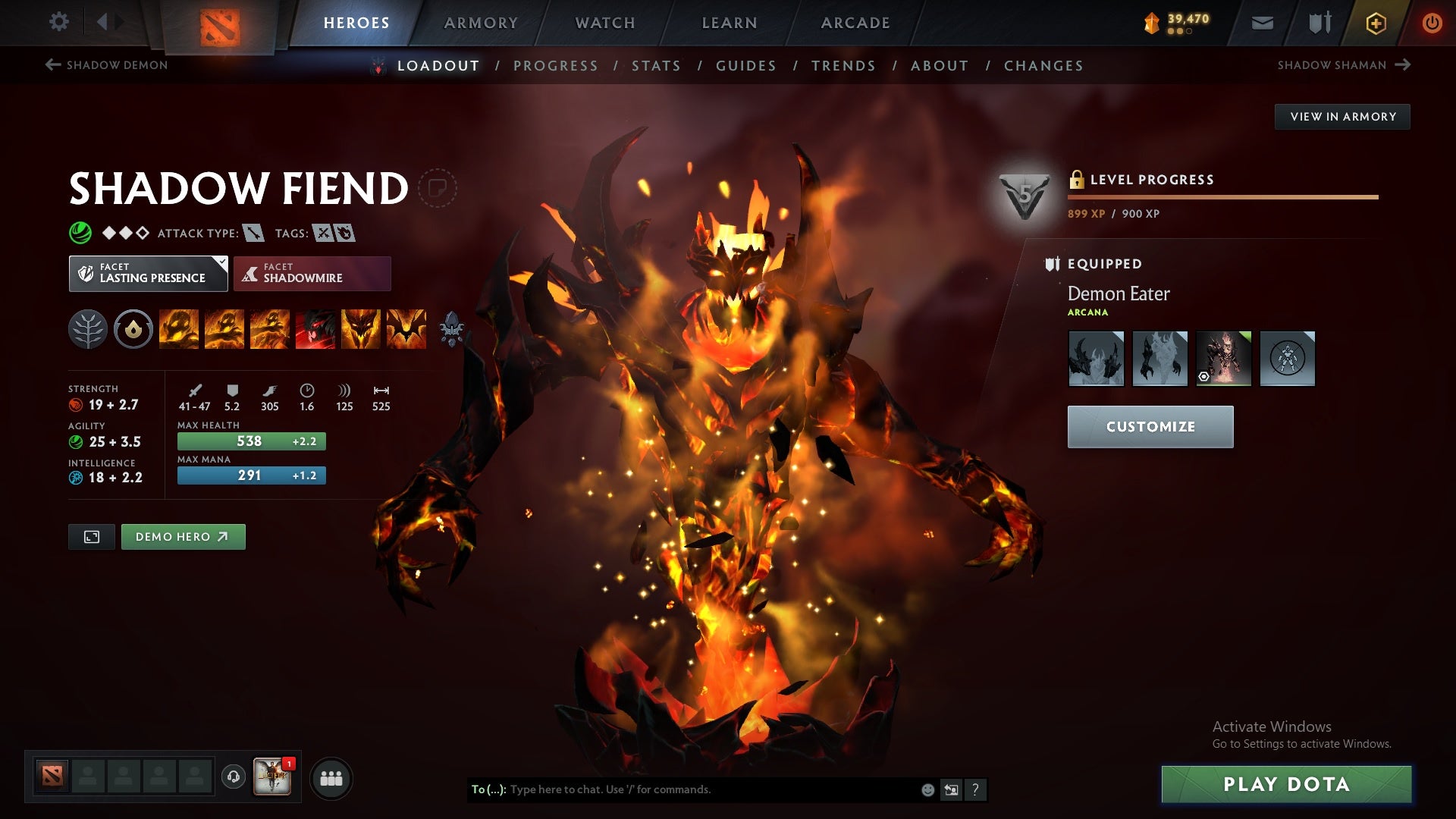Open the party finder people icon
The height and width of the screenshot is (819, 1456).
point(331,777)
